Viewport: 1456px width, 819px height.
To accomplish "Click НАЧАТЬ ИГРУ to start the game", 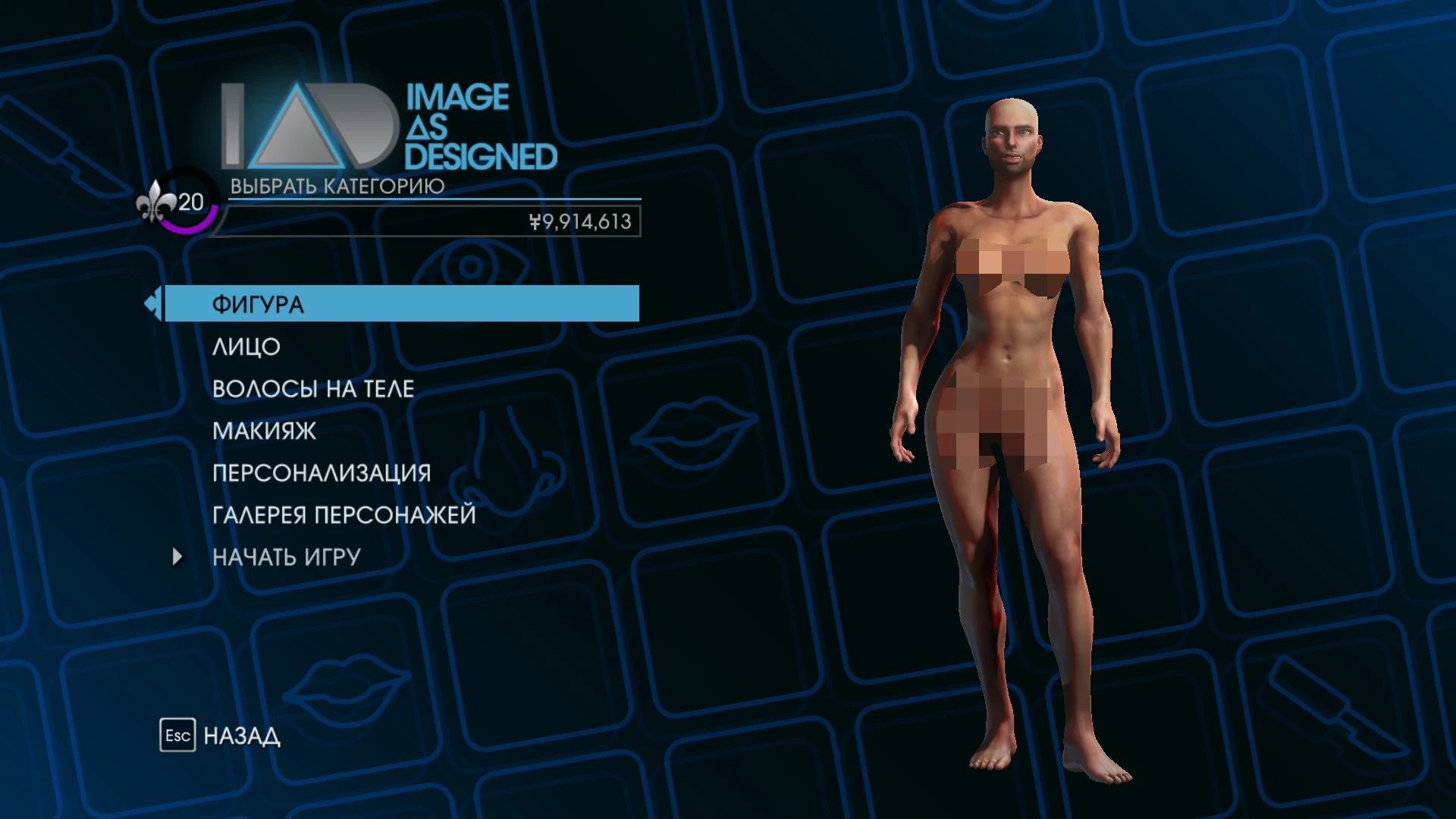I will coord(288,555).
